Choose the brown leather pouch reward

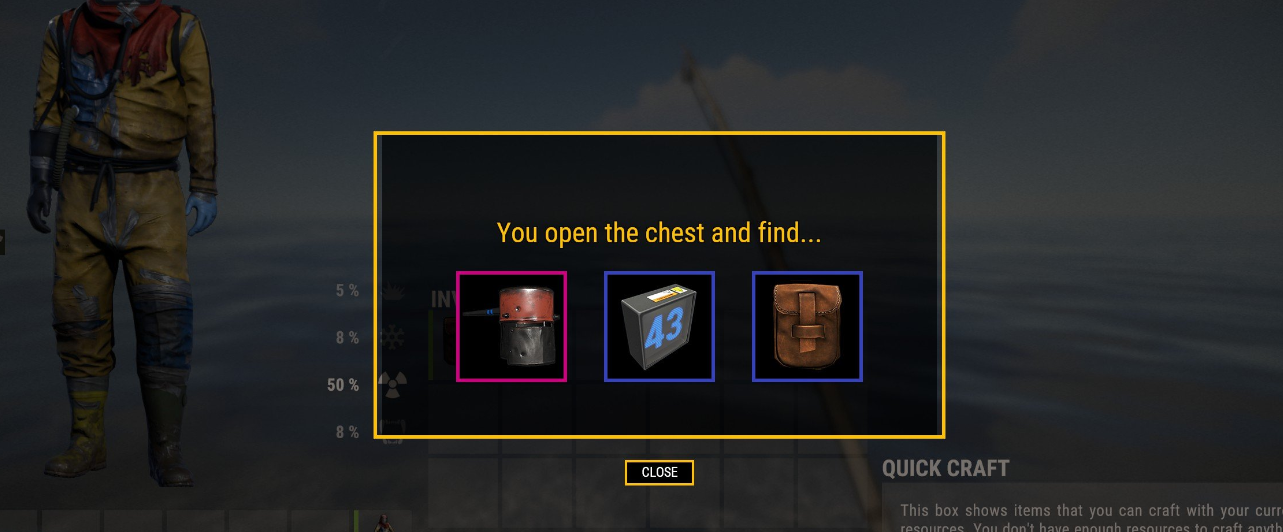(807, 326)
